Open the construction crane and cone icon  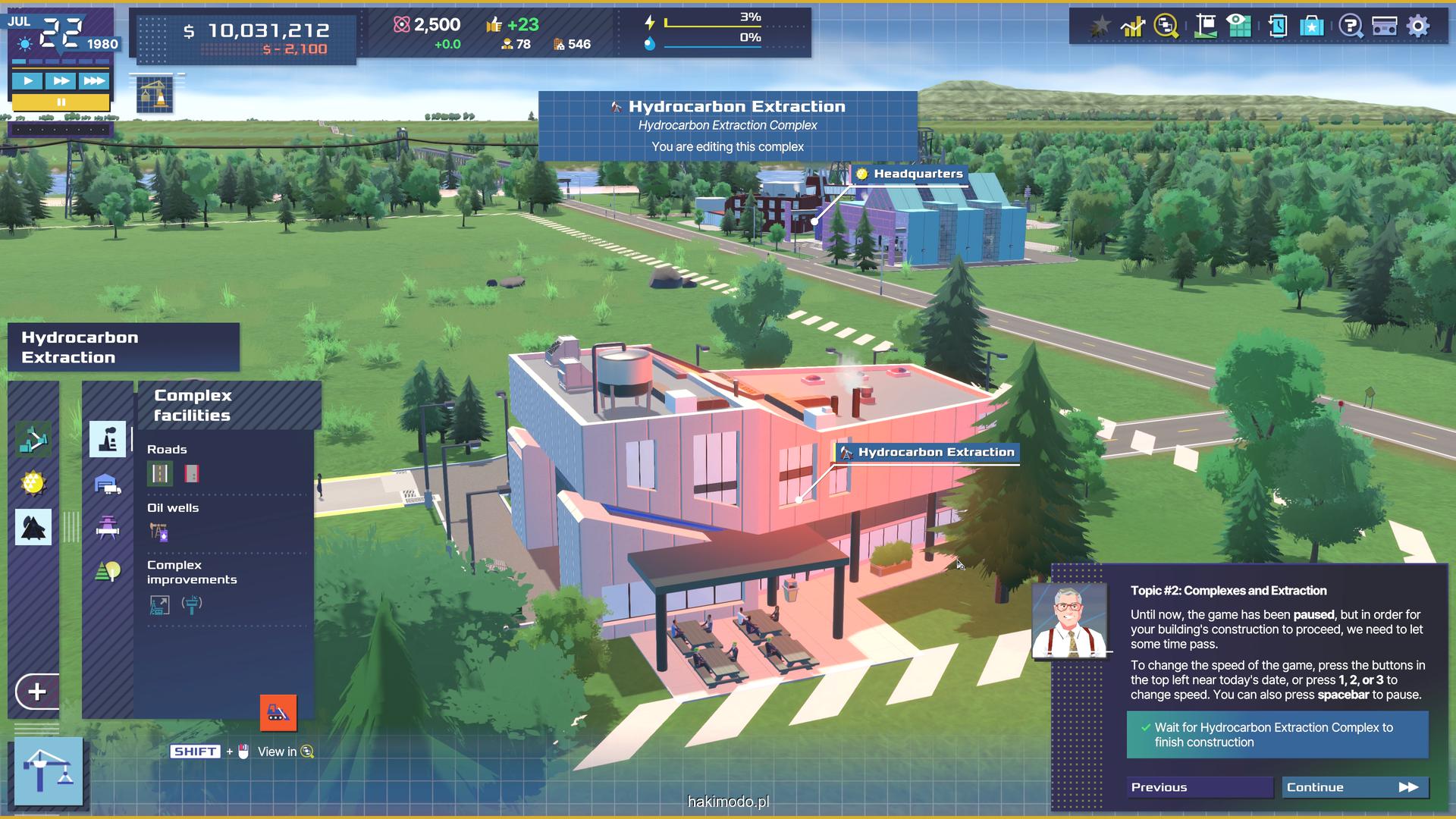(155, 95)
